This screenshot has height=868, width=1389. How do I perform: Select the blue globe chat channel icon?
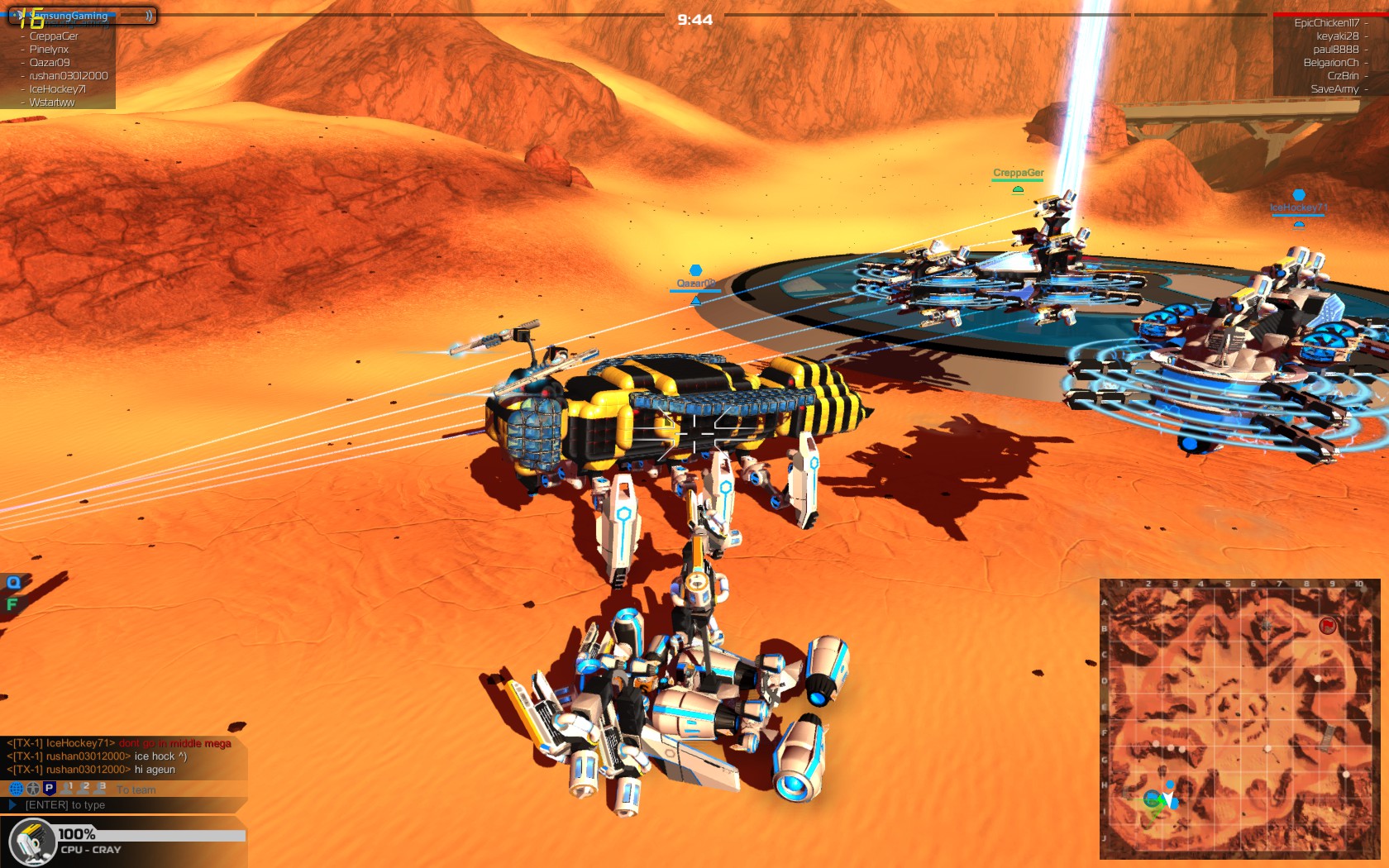point(16,789)
